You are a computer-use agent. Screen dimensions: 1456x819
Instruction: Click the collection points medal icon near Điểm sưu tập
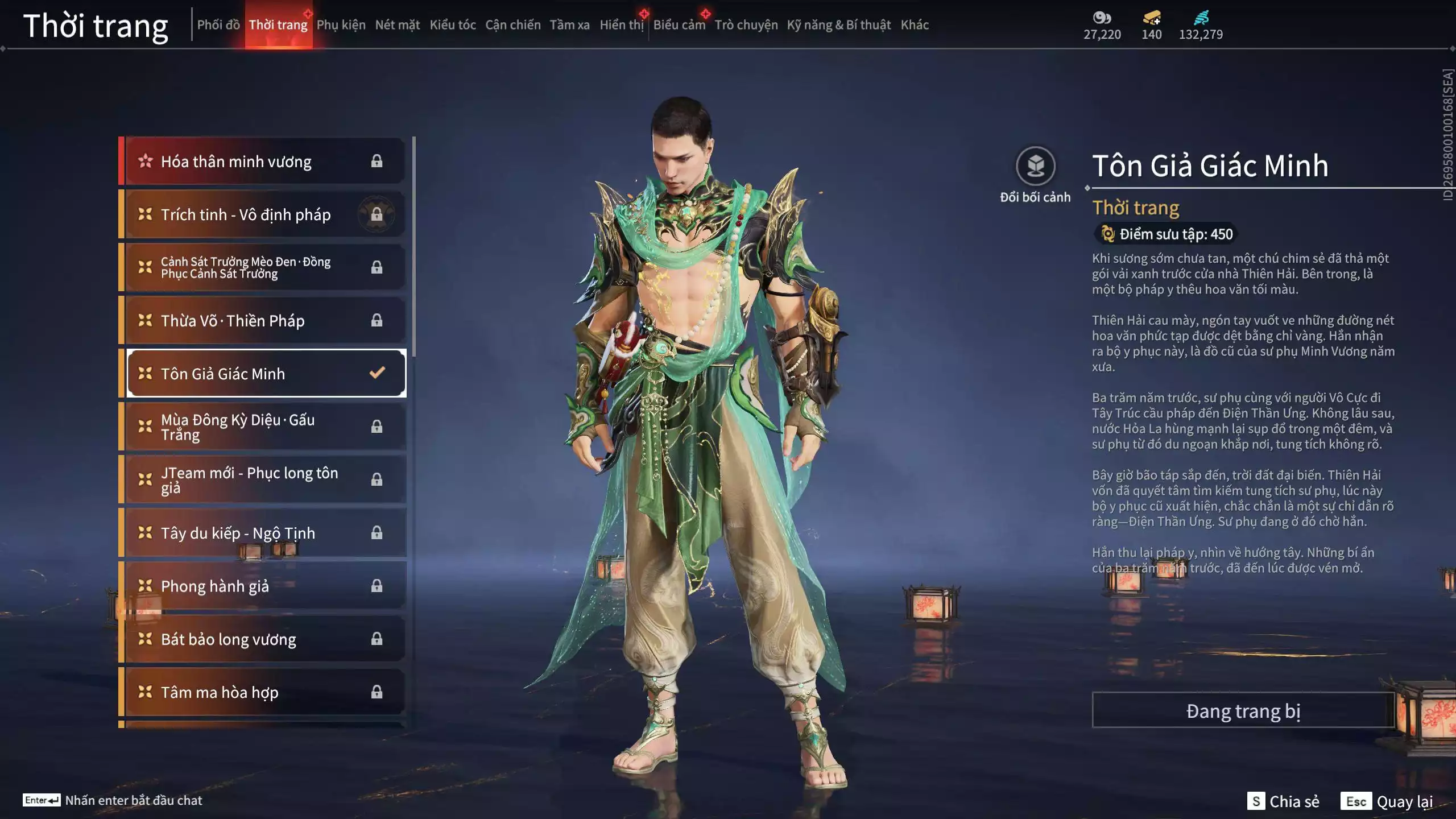point(1108,234)
